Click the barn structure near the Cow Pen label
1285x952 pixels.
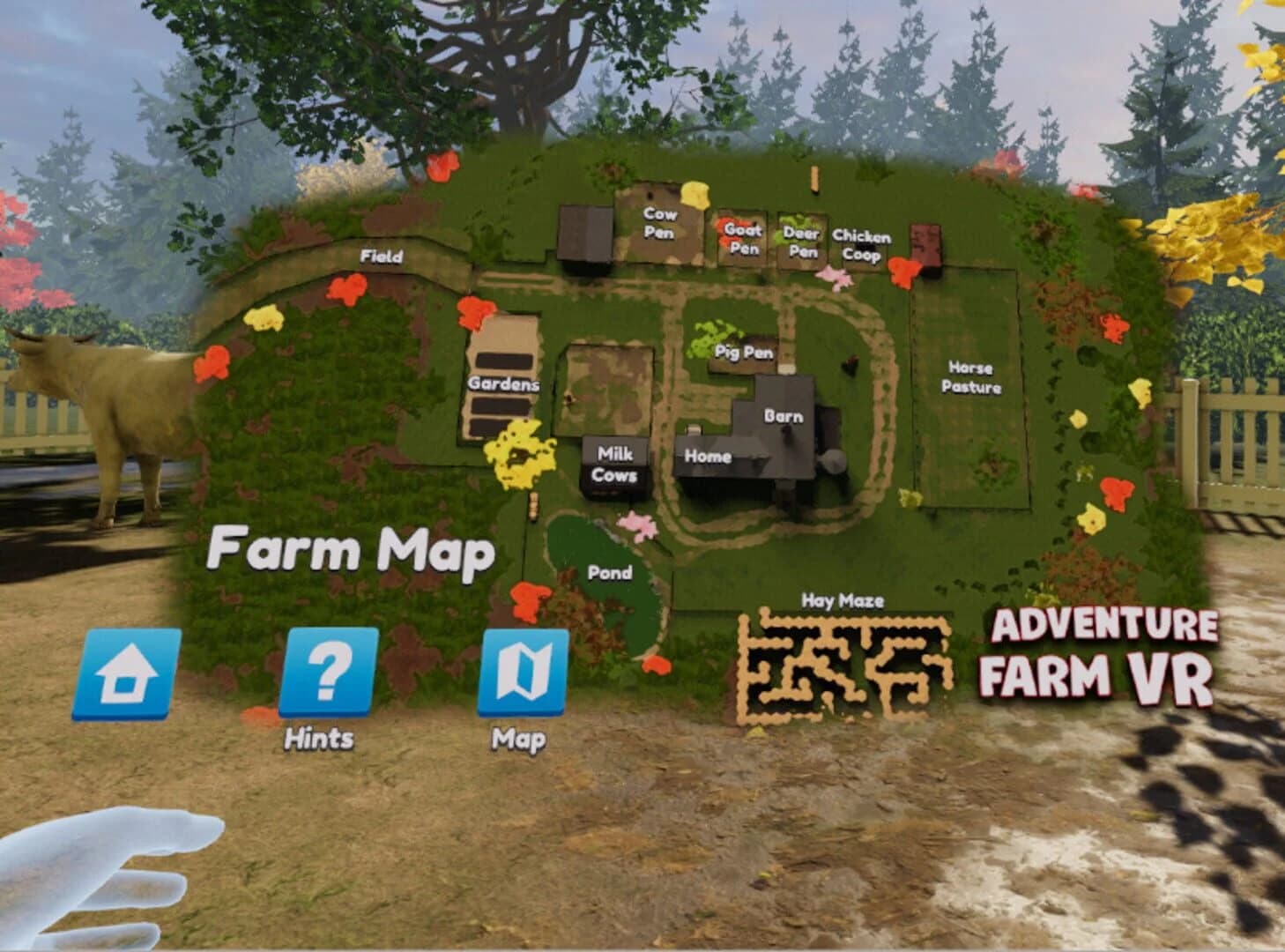tap(586, 234)
